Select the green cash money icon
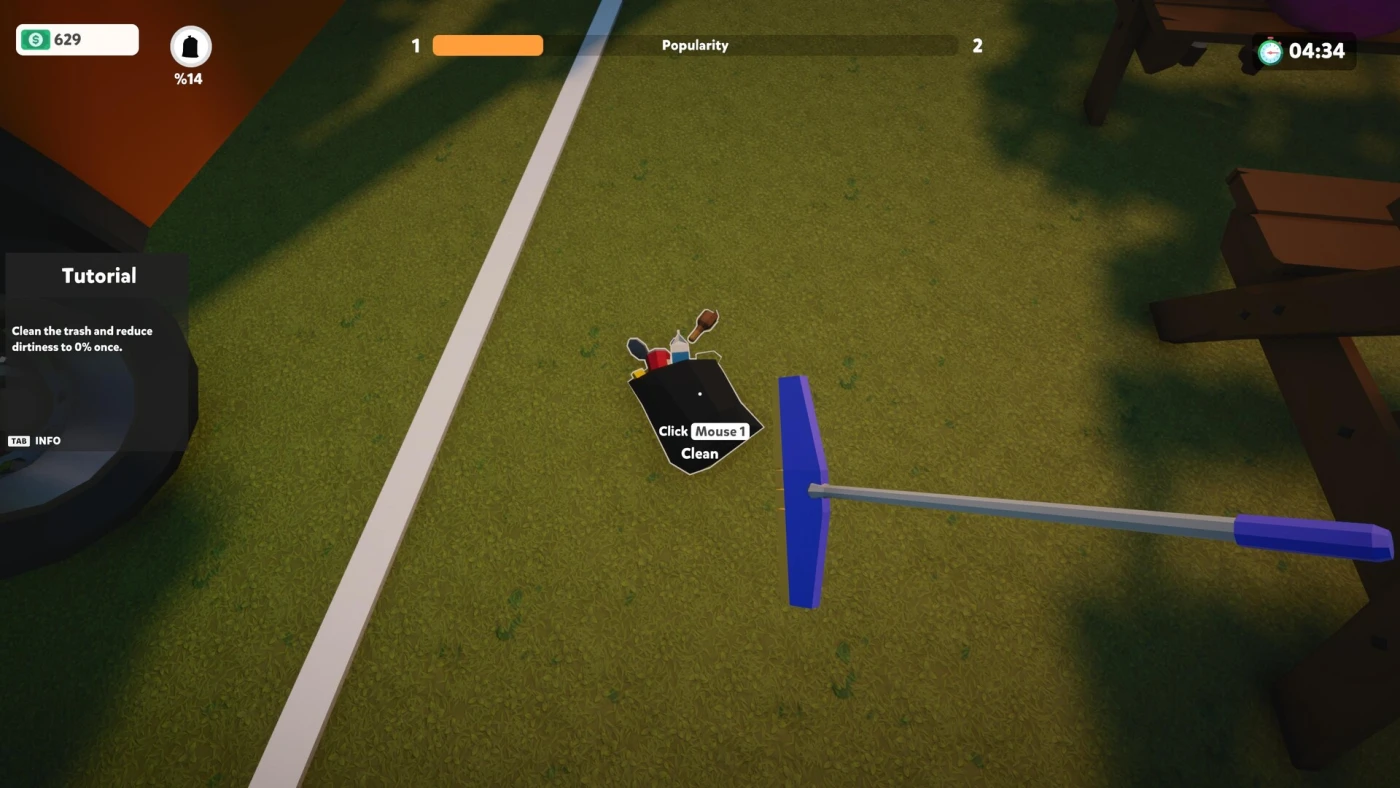 36,40
